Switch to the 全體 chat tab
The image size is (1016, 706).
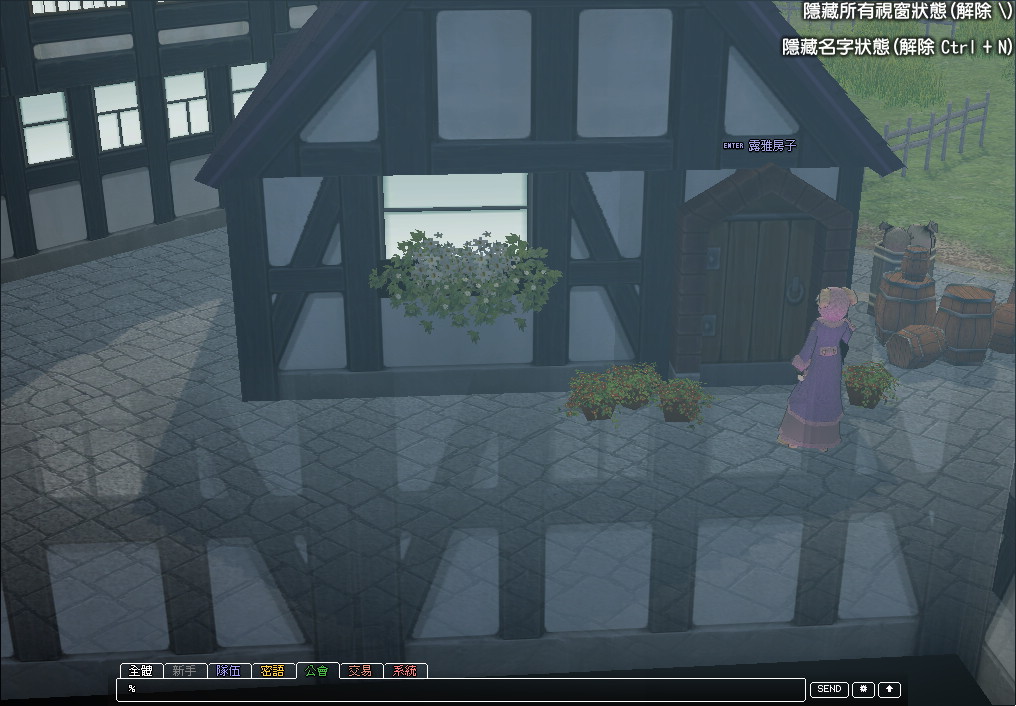click(140, 671)
